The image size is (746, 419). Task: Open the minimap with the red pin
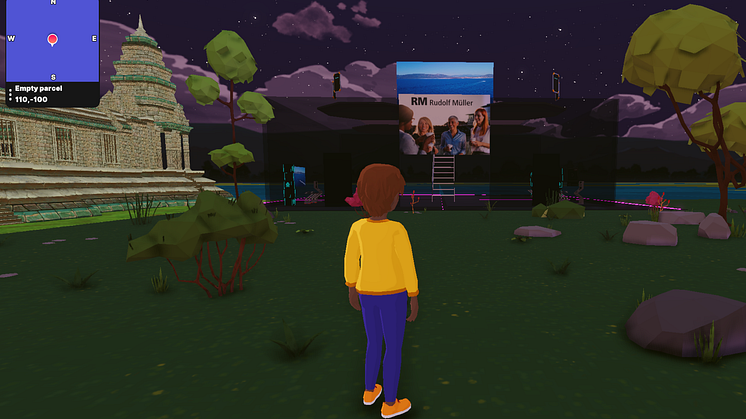point(53,40)
